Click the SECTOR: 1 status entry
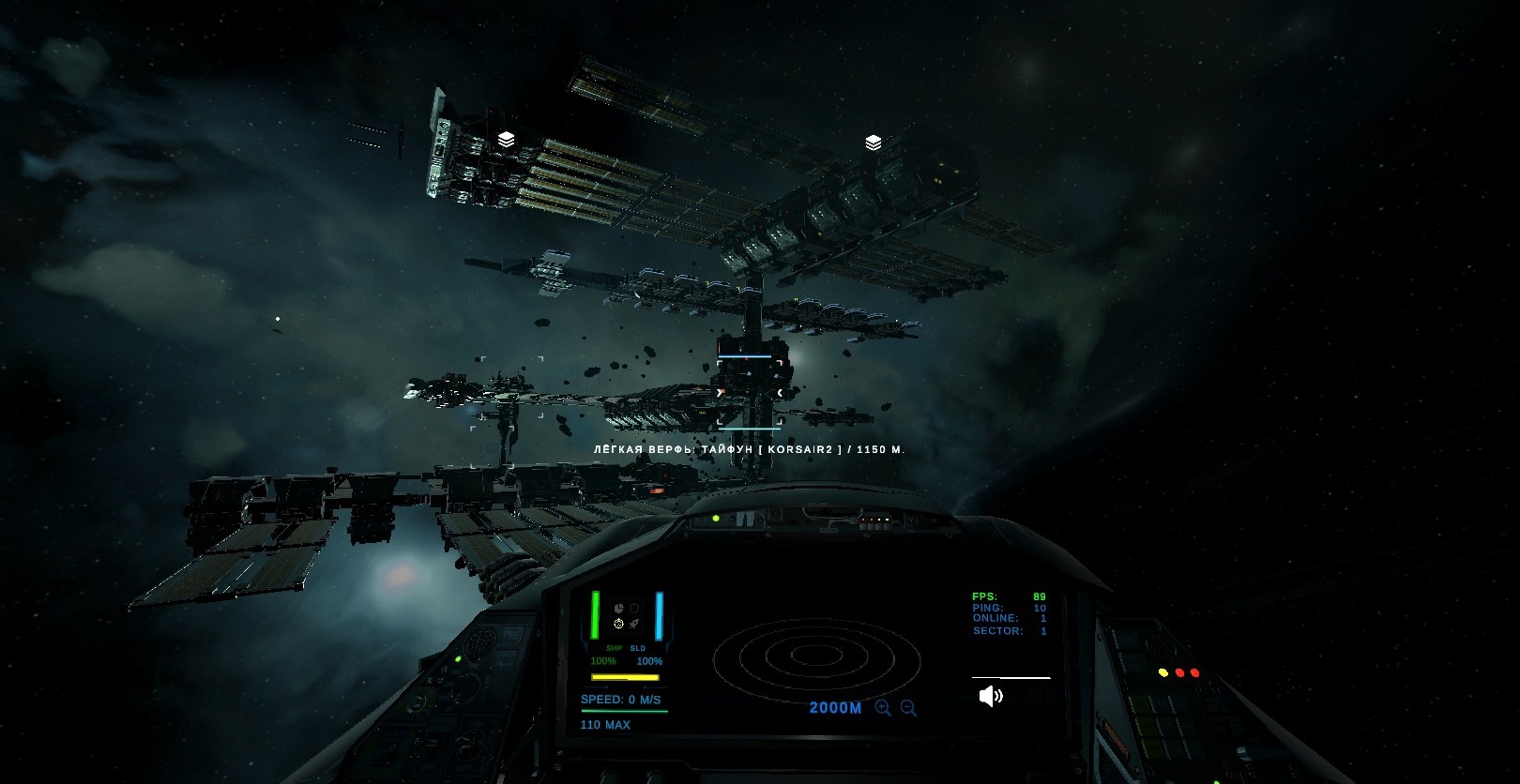Screen dimensions: 1520x784 (x=1008, y=631)
